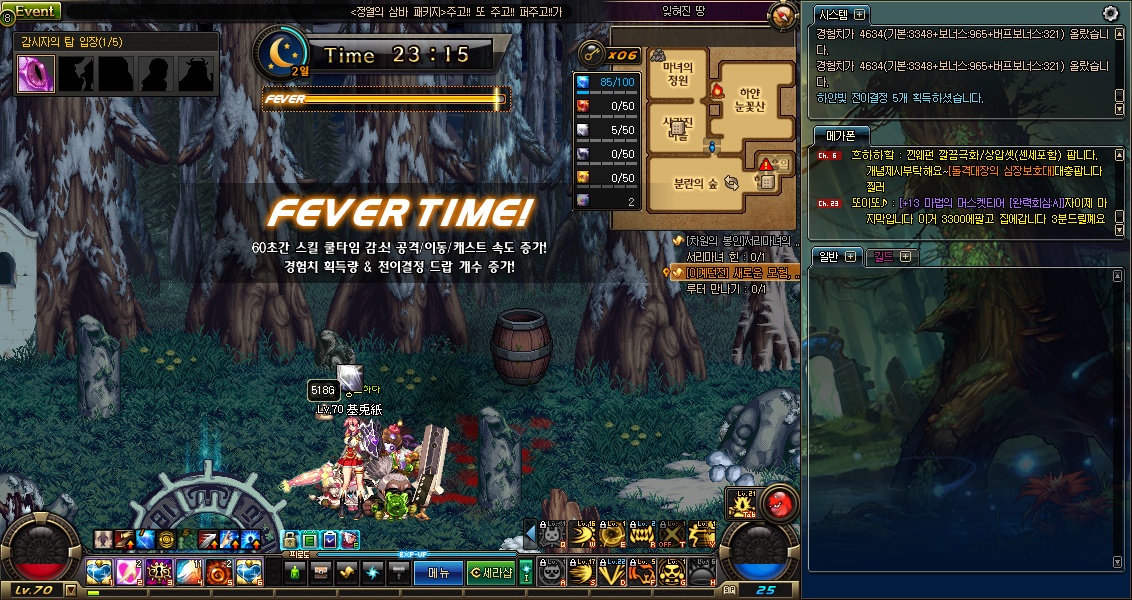Open the 세라샵 cash shop

coord(491,572)
